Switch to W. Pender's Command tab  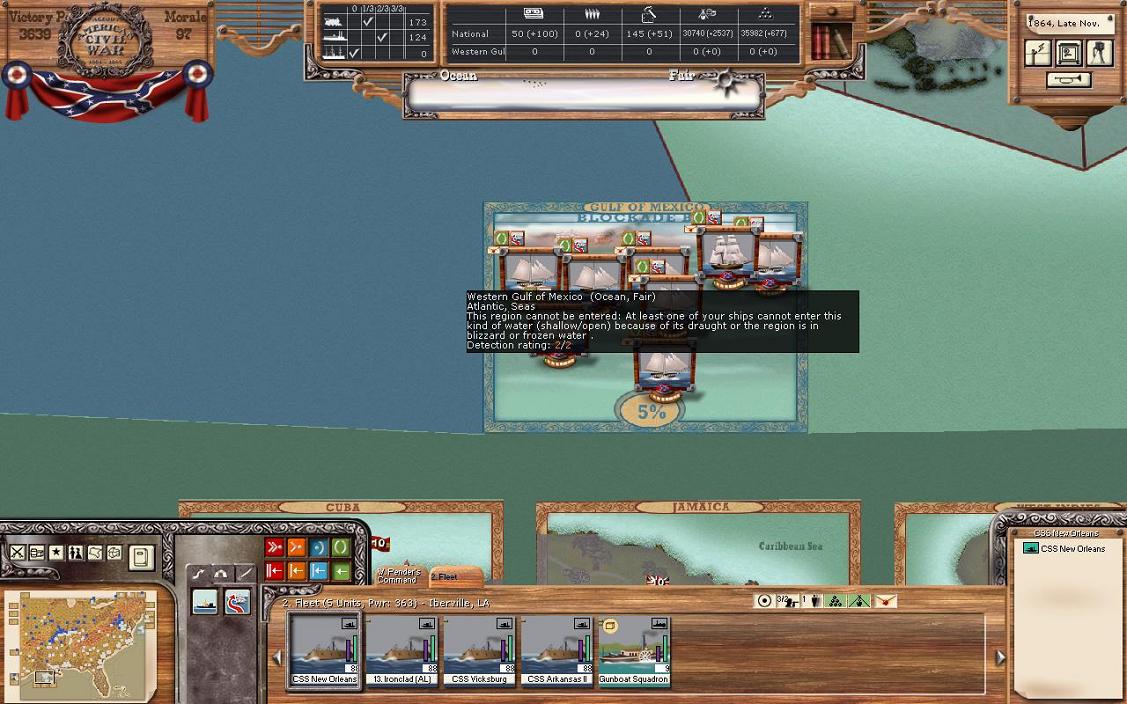pyautogui.click(x=398, y=575)
